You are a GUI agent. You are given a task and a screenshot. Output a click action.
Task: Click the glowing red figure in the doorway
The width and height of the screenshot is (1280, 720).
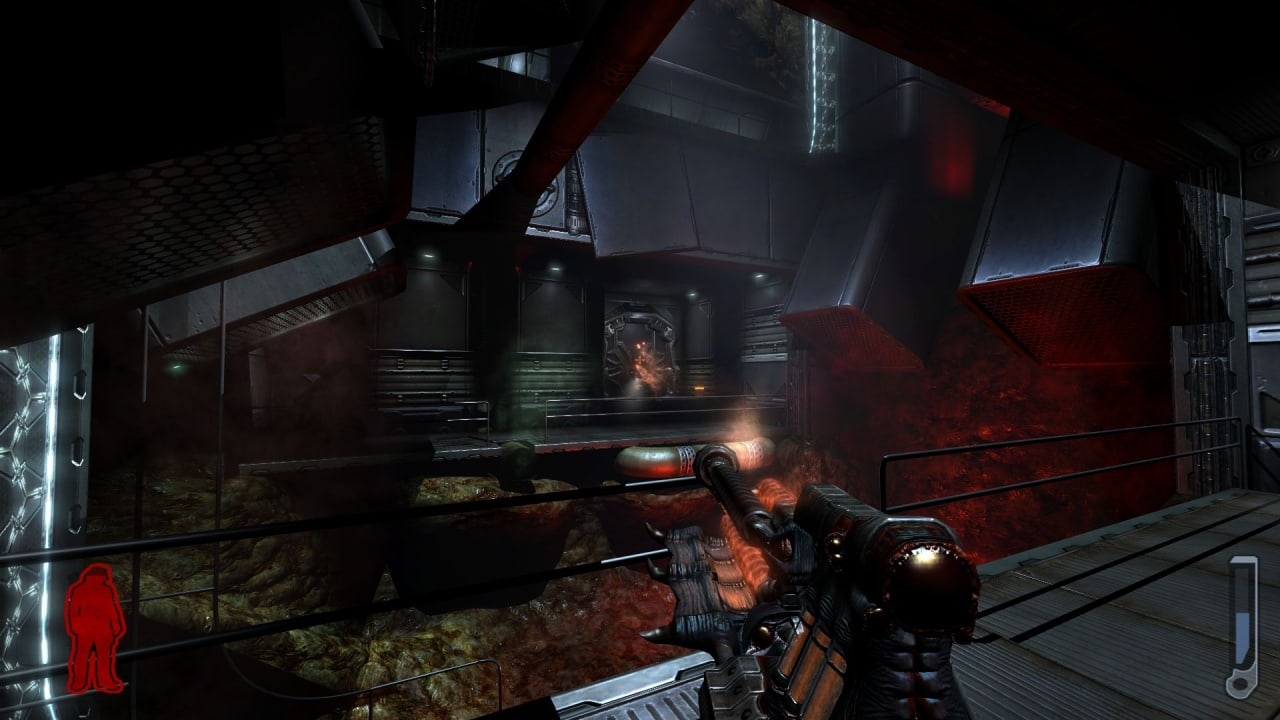click(645, 370)
